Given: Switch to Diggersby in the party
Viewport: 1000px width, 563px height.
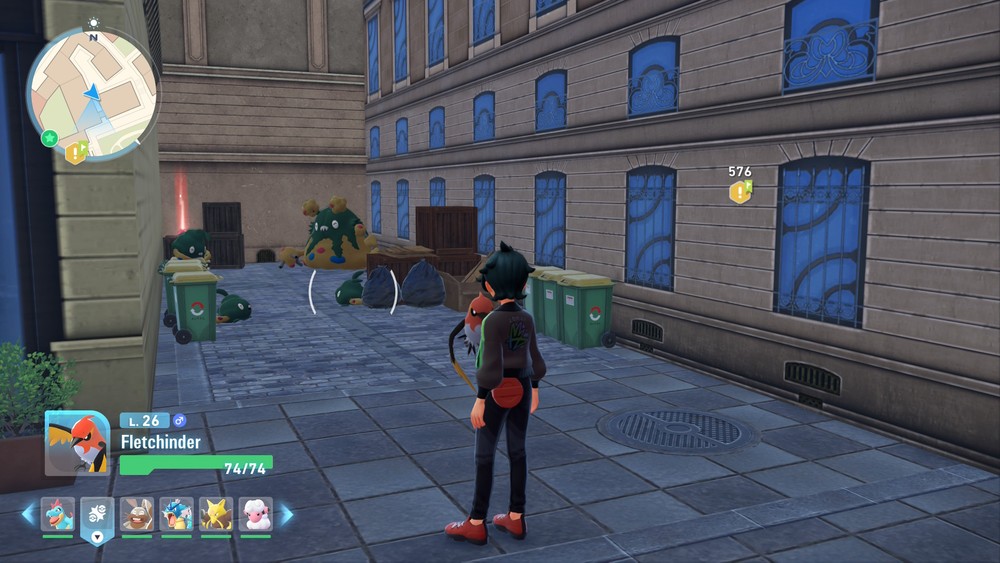Looking at the screenshot, I should (x=137, y=514).
